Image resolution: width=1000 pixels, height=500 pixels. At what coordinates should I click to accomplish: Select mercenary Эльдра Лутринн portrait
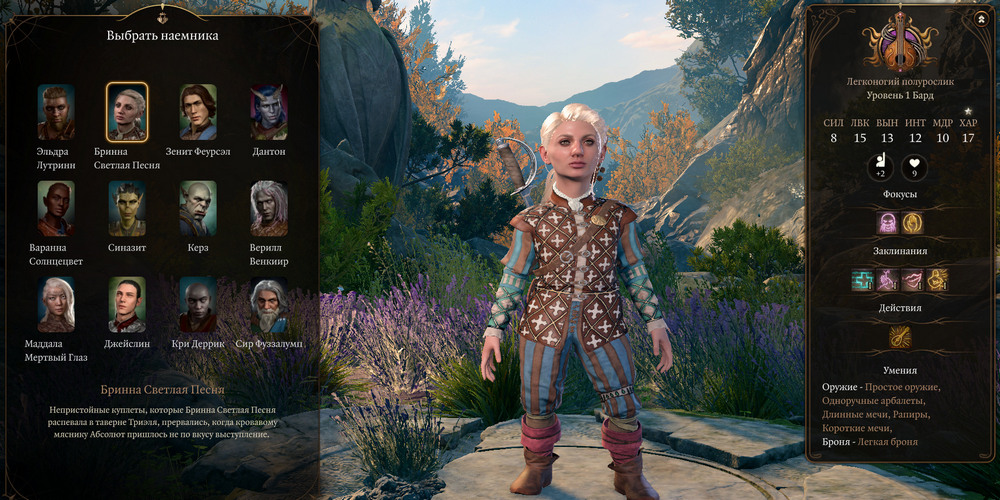(56, 111)
